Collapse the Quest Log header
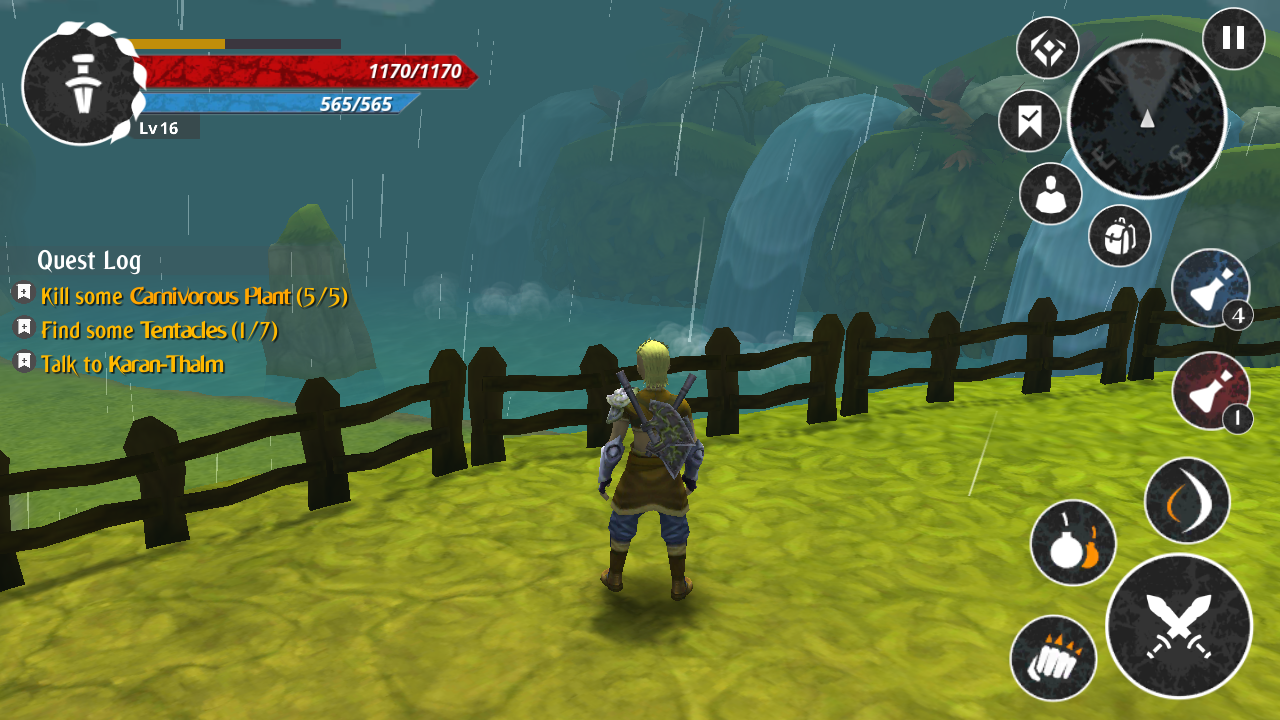Image resolution: width=1280 pixels, height=720 pixels. (x=89, y=261)
